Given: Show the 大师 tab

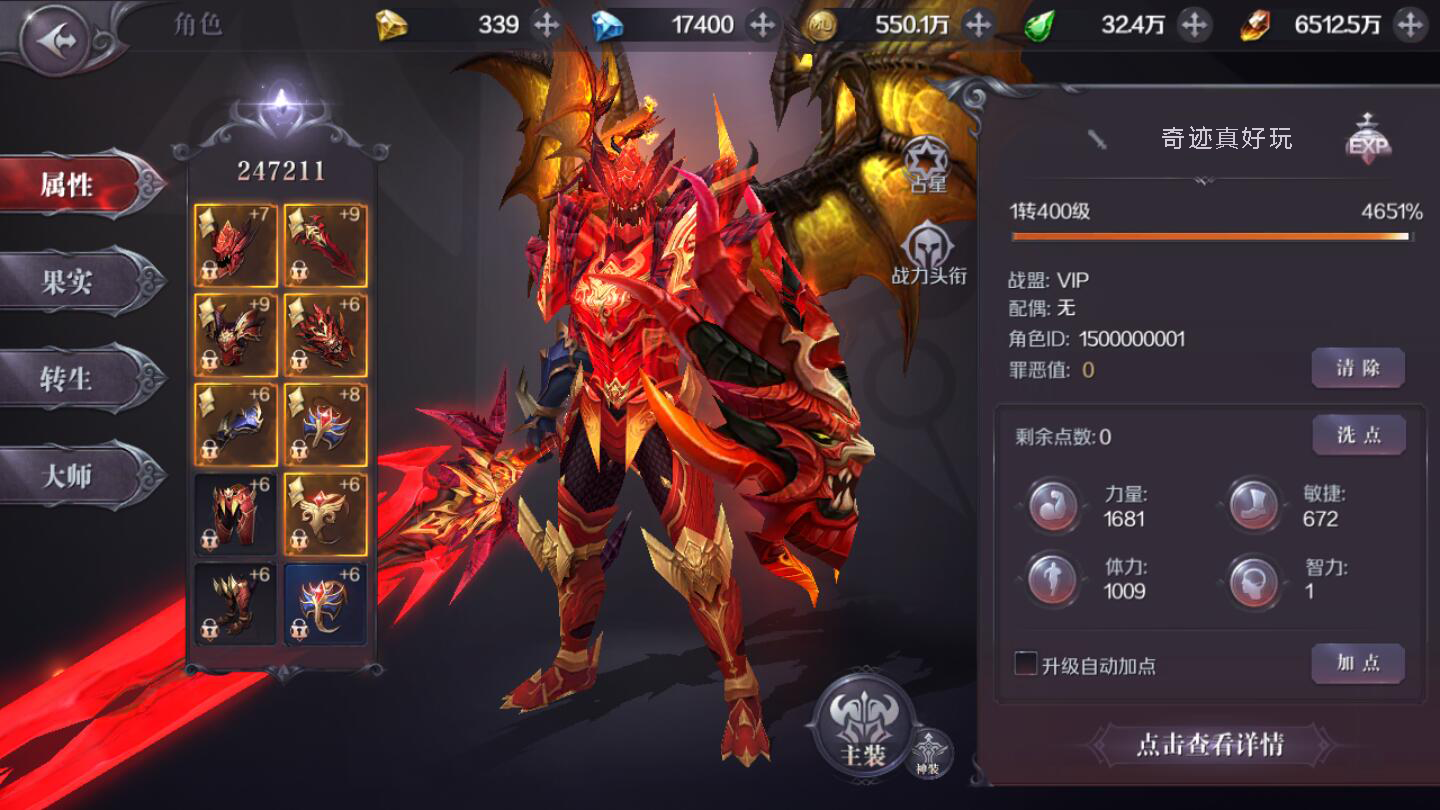Looking at the screenshot, I should 68,476.
